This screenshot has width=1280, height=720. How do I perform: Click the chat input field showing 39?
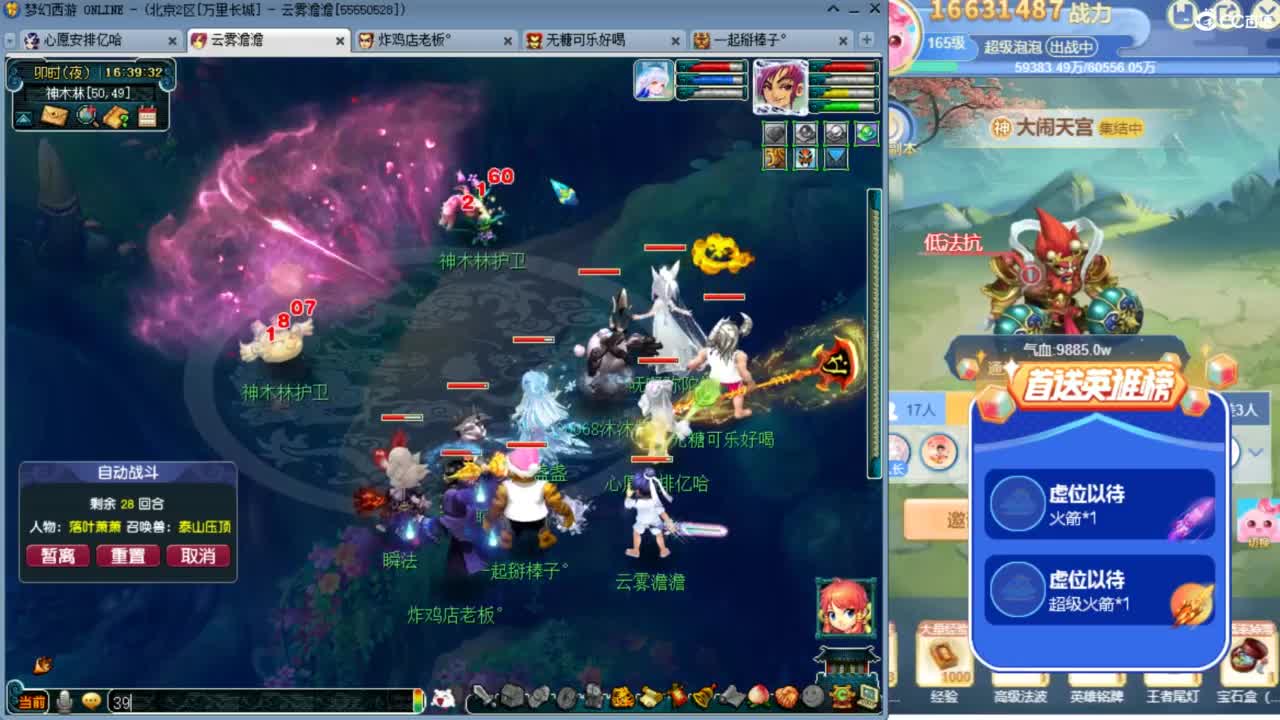[x=200, y=701]
